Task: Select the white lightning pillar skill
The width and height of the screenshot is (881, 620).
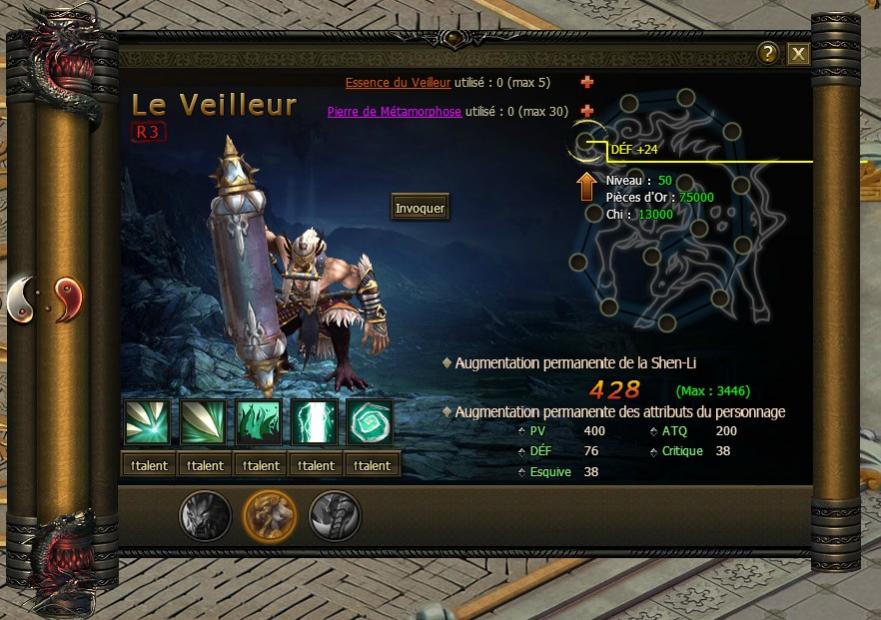Action: (x=314, y=422)
